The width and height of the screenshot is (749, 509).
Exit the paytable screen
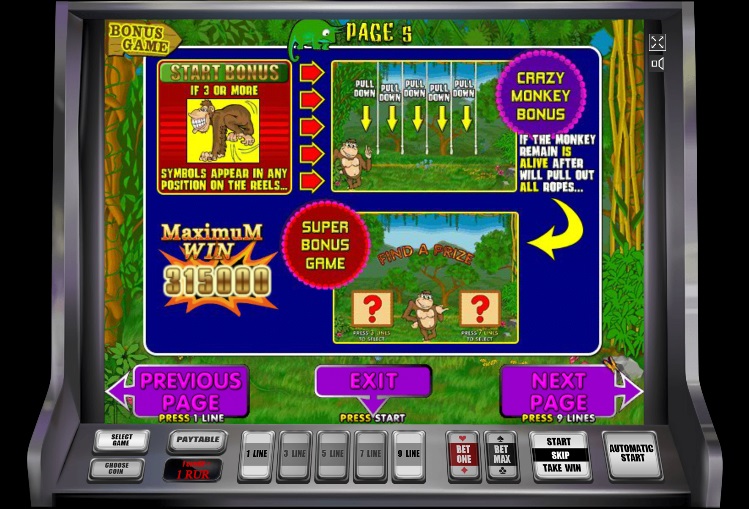coord(373,382)
